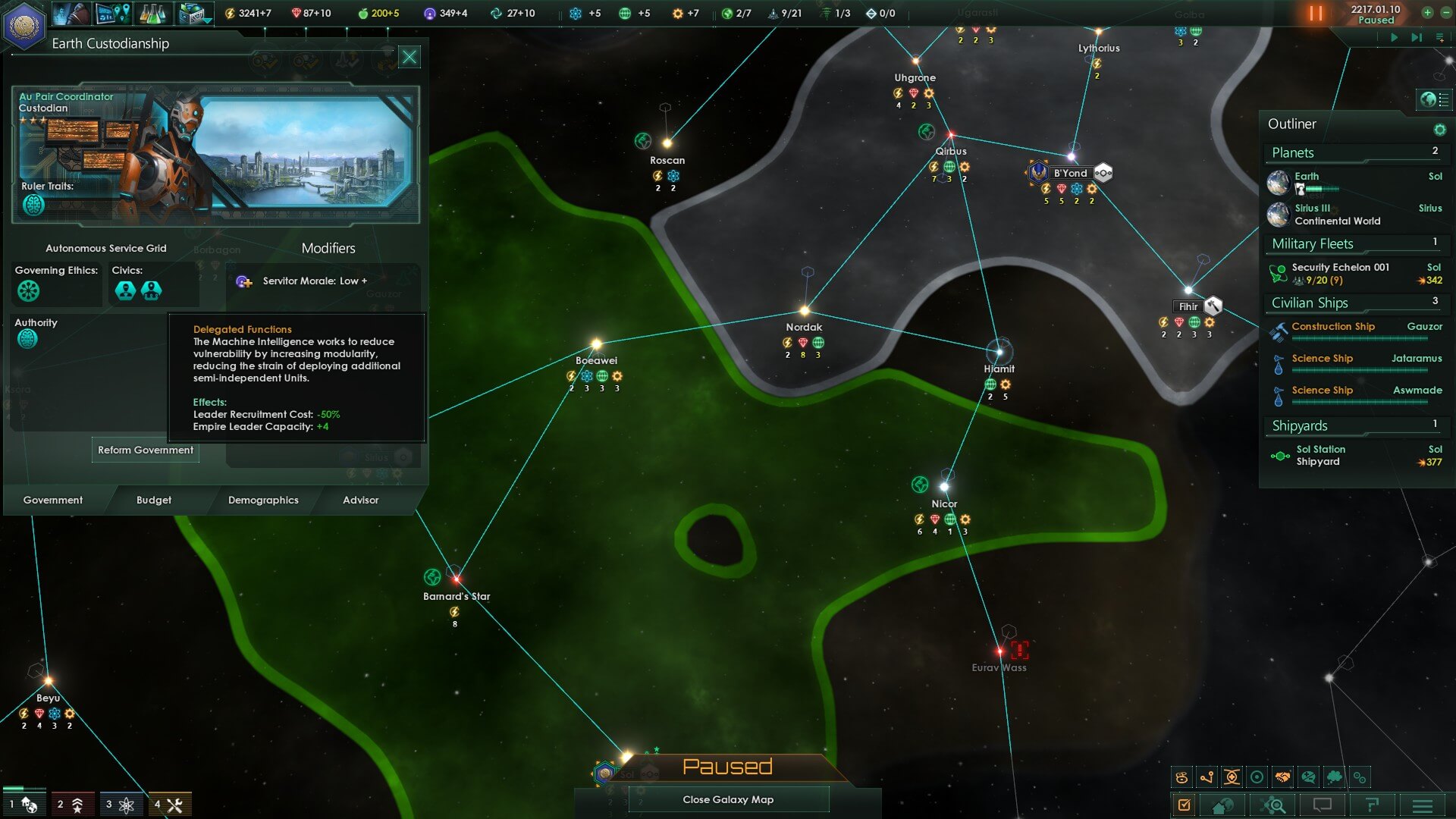Toggle the orange pause button
The height and width of the screenshot is (819, 1456).
[1316, 14]
